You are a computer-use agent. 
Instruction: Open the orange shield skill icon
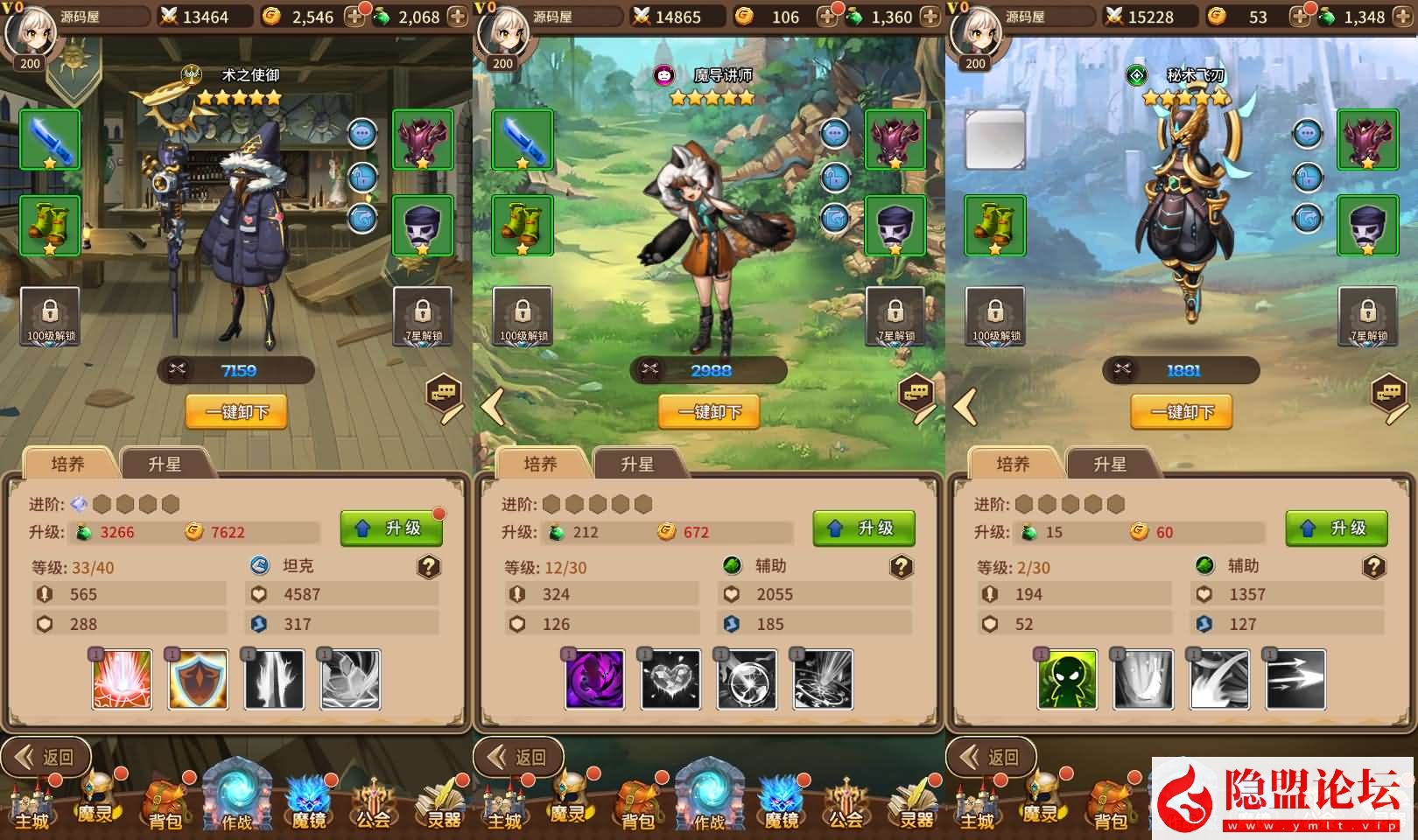coord(199,679)
